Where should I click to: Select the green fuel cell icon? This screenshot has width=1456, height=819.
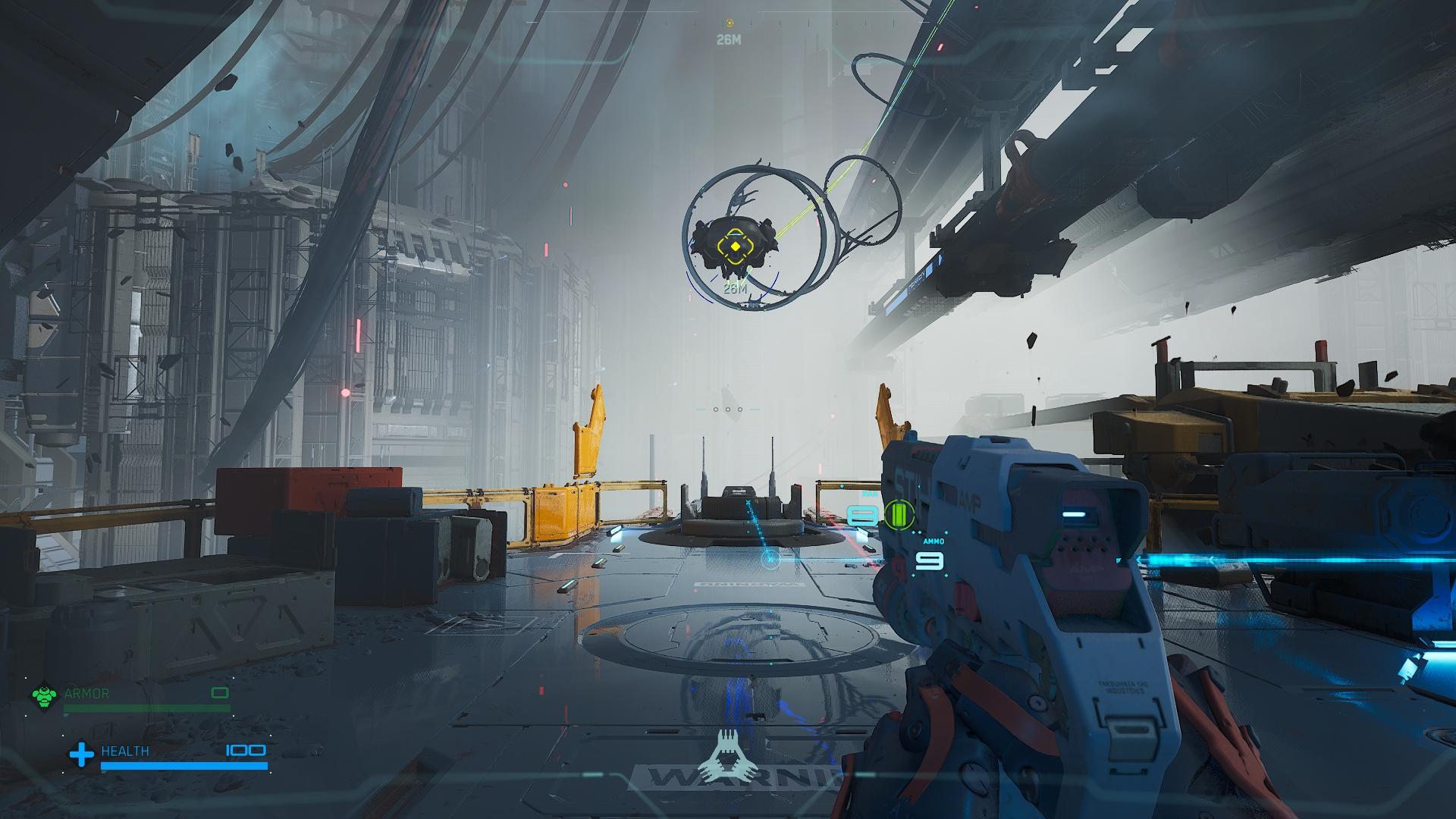[x=899, y=516]
